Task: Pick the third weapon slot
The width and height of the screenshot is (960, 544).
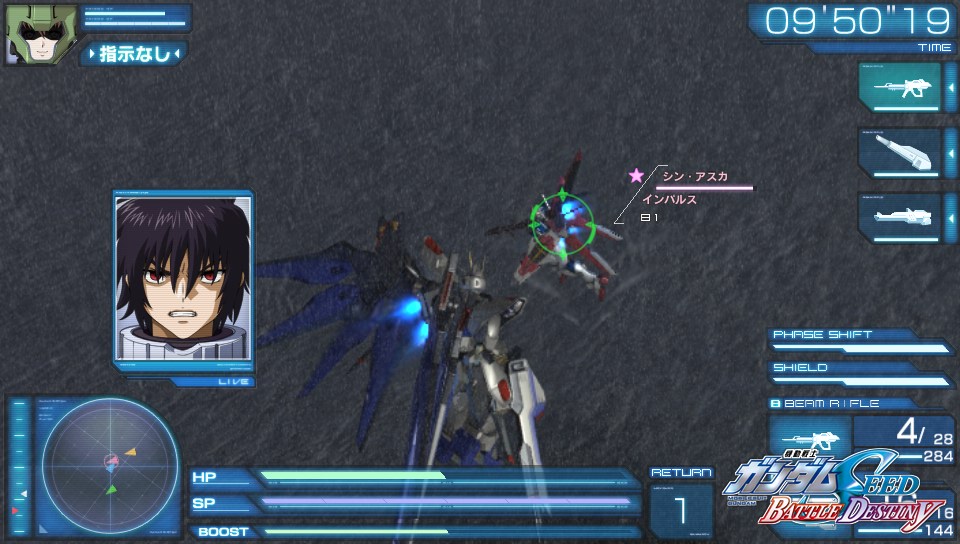Action: pyautogui.click(x=899, y=217)
